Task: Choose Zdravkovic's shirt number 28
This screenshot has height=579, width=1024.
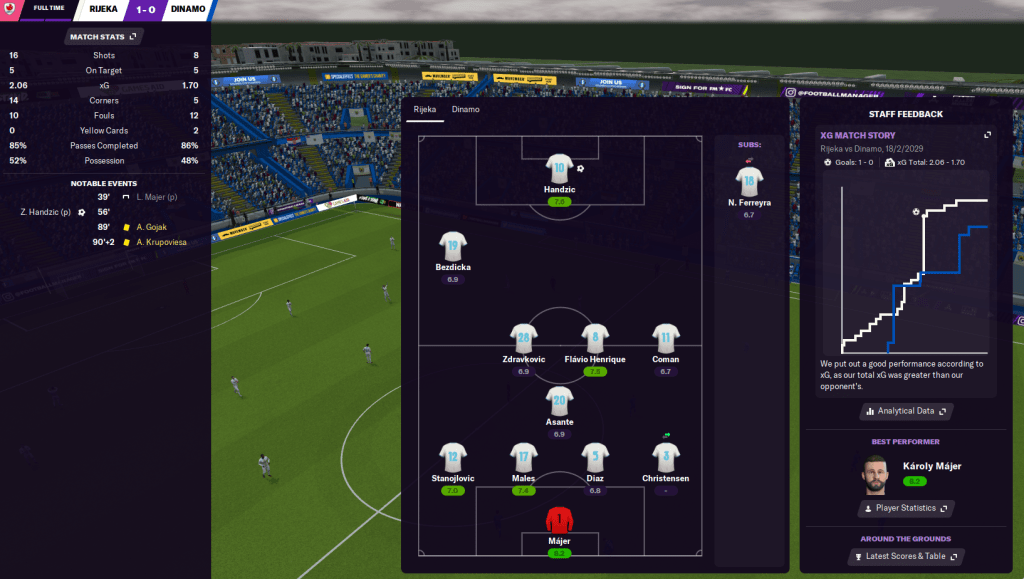Action: (x=523, y=338)
